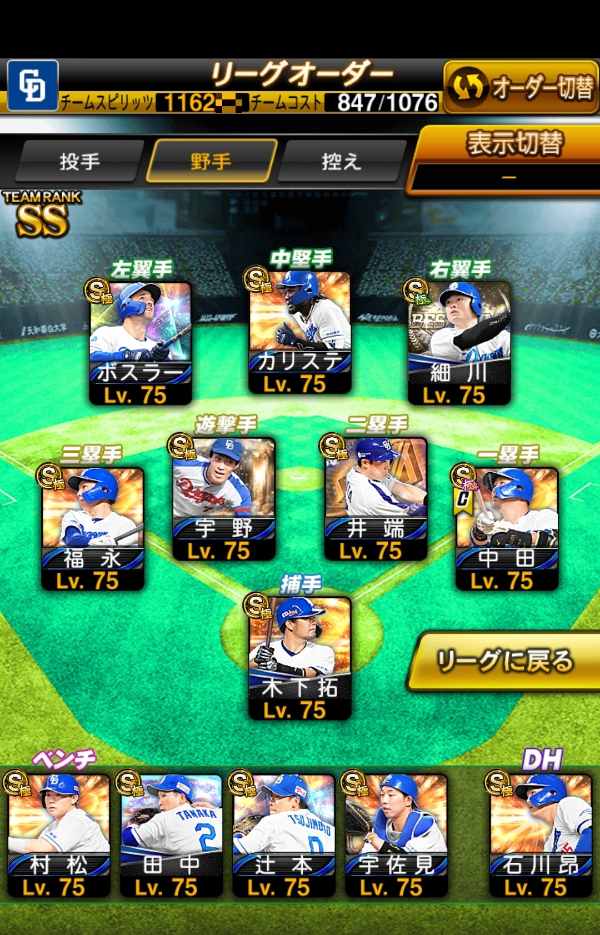Switch to the 投手 pitchers tab

click(x=80, y=161)
